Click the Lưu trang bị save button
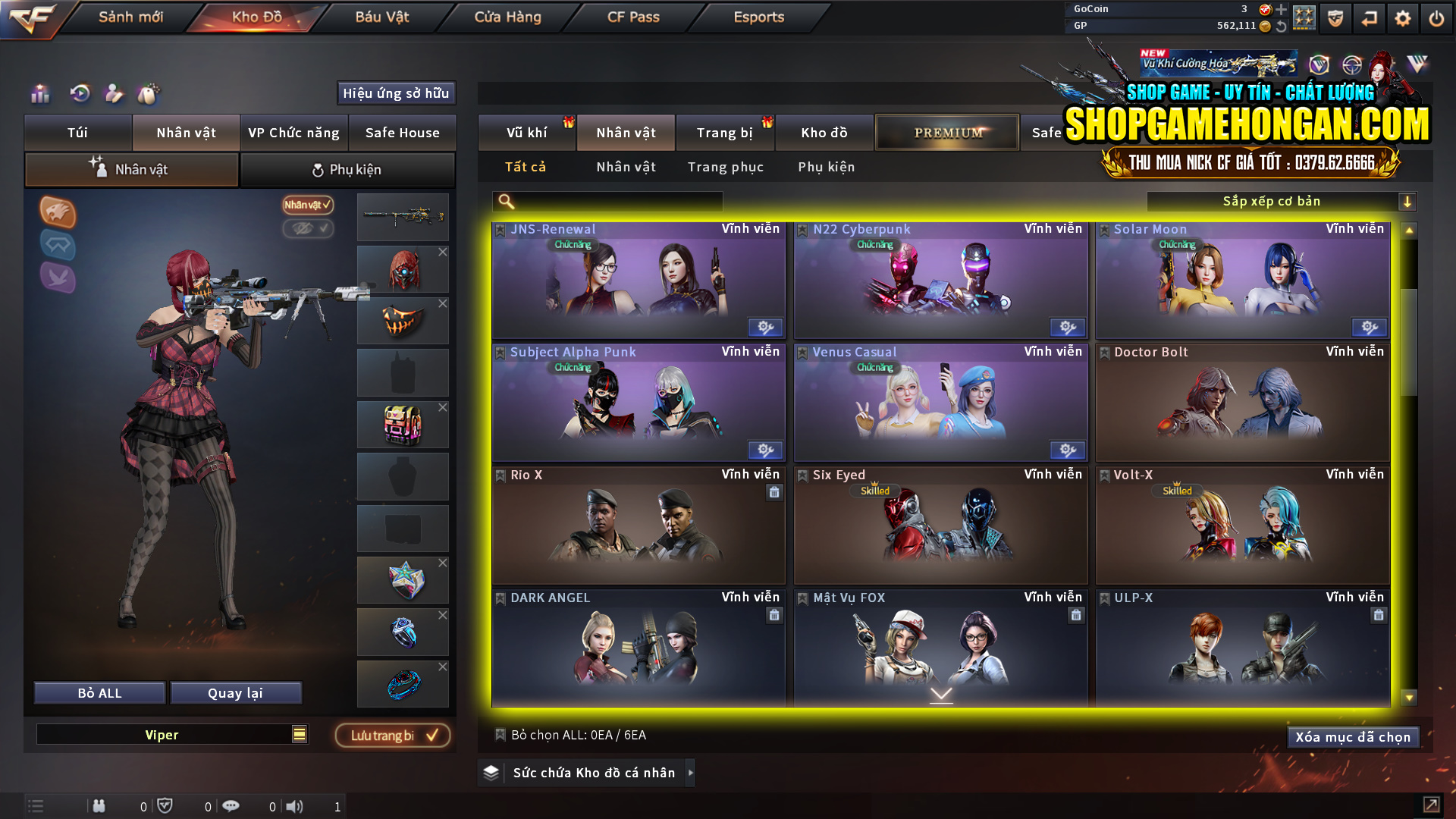1456x819 pixels. click(x=392, y=735)
